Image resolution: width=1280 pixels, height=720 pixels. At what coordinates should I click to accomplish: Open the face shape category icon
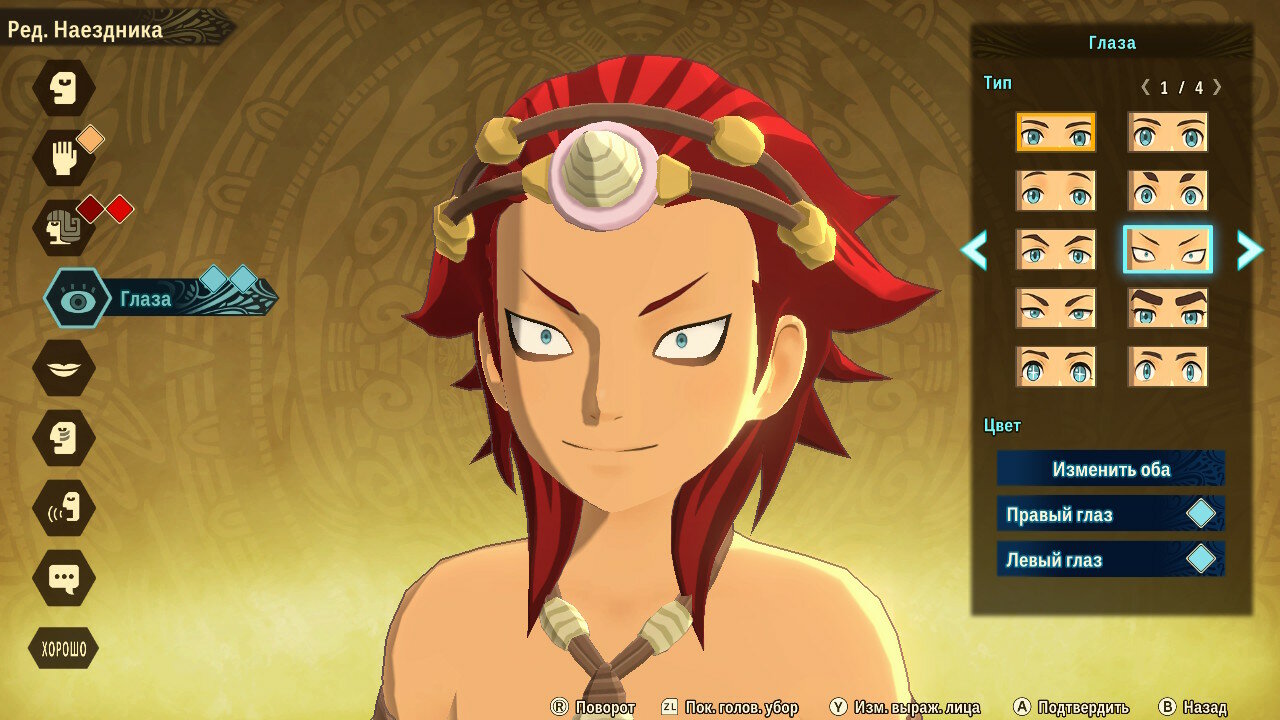click(x=64, y=88)
